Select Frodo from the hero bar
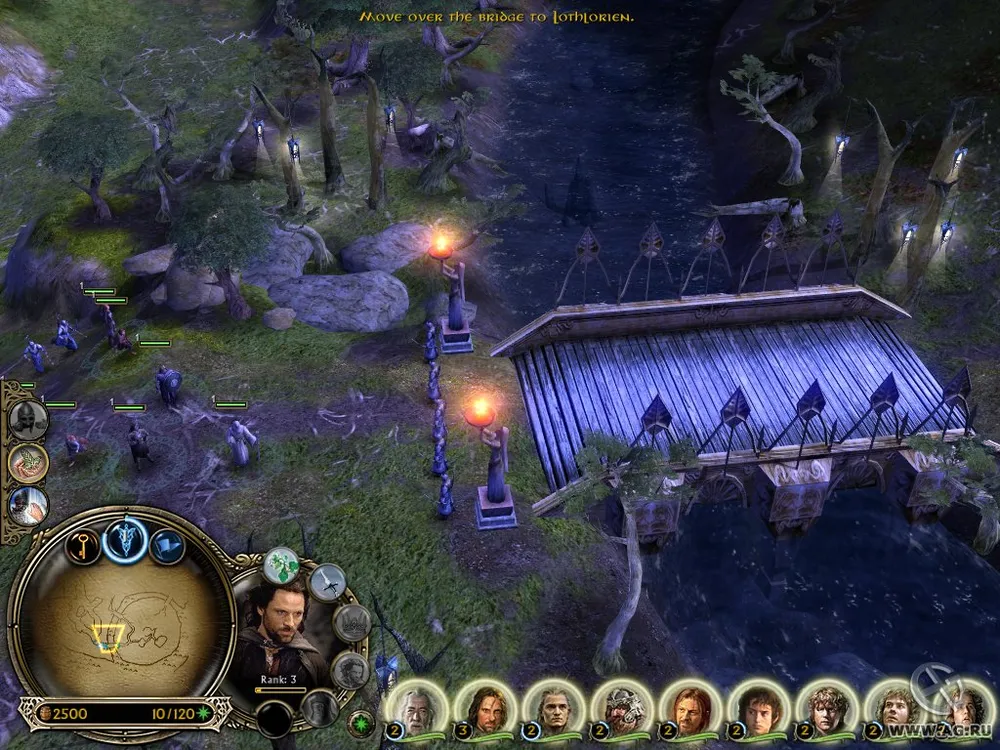The image size is (1000, 750). (758, 707)
